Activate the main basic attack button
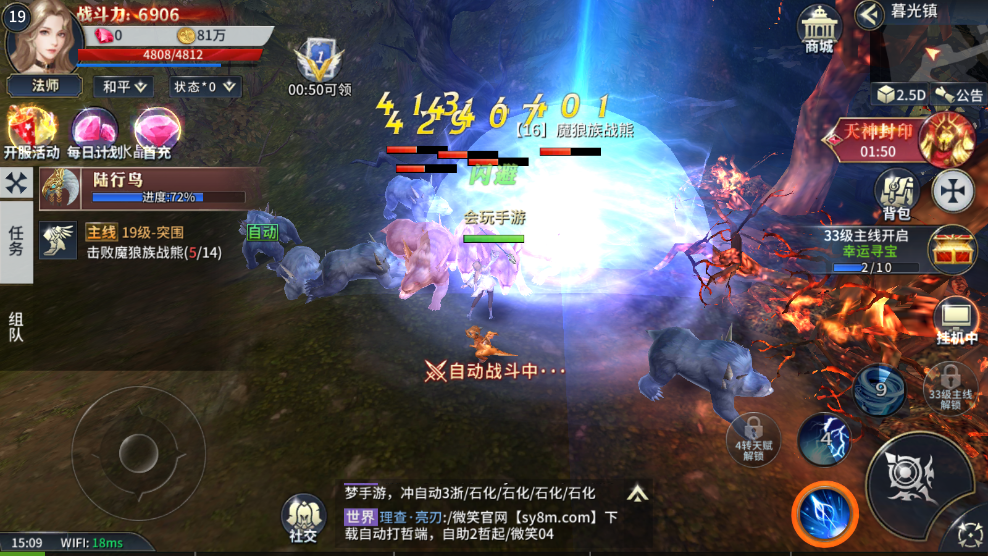This screenshot has height=556, width=988. [x=918, y=479]
